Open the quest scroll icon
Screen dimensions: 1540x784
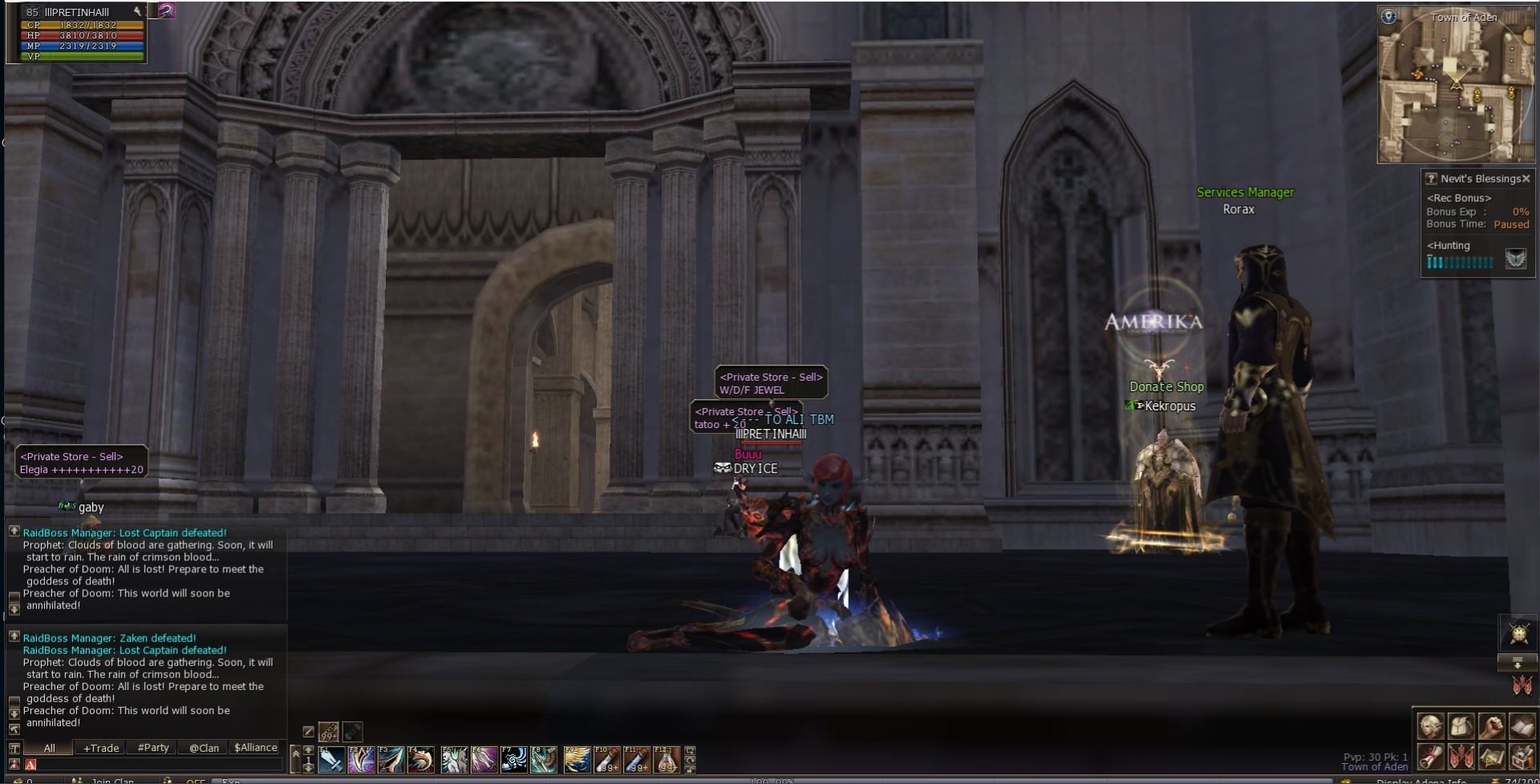pyautogui.click(x=1430, y=757)
